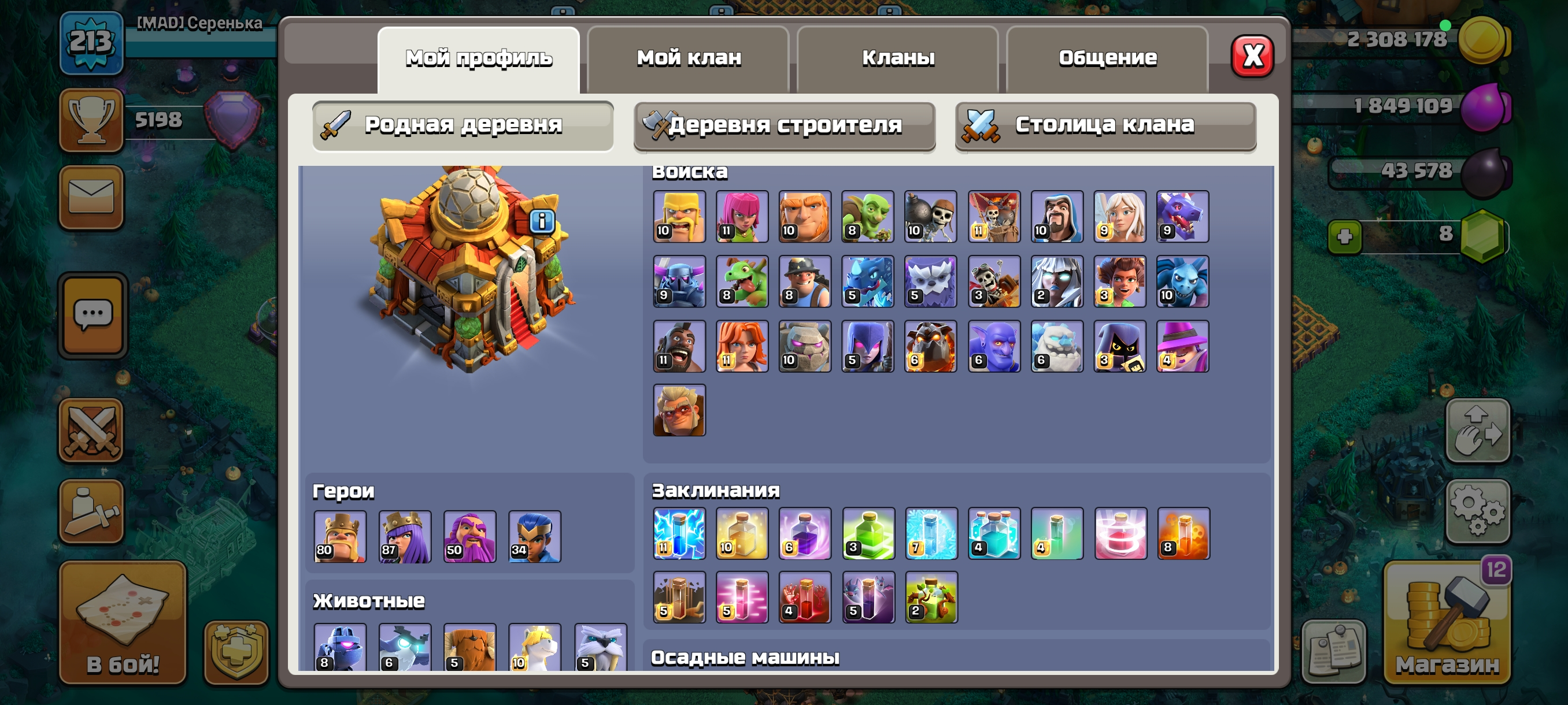The image size is (1568, 705).
Task: Show the Мой профиль tab
Action: point(478,58)
